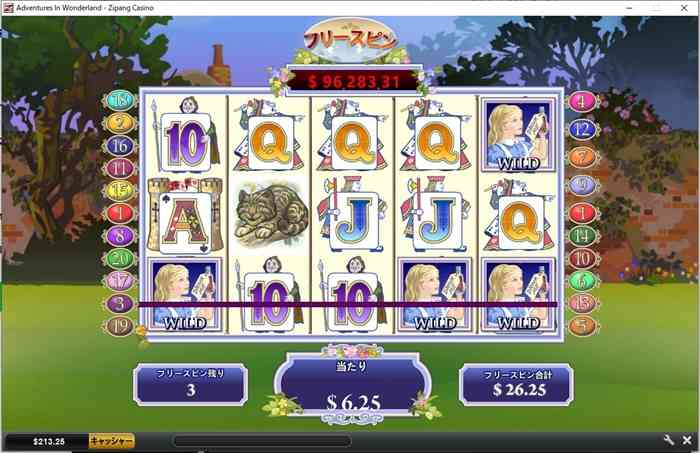Close the Zipang Casino window
The height and width of the screenshot is (453, 700).
click(x=683, y=7)
